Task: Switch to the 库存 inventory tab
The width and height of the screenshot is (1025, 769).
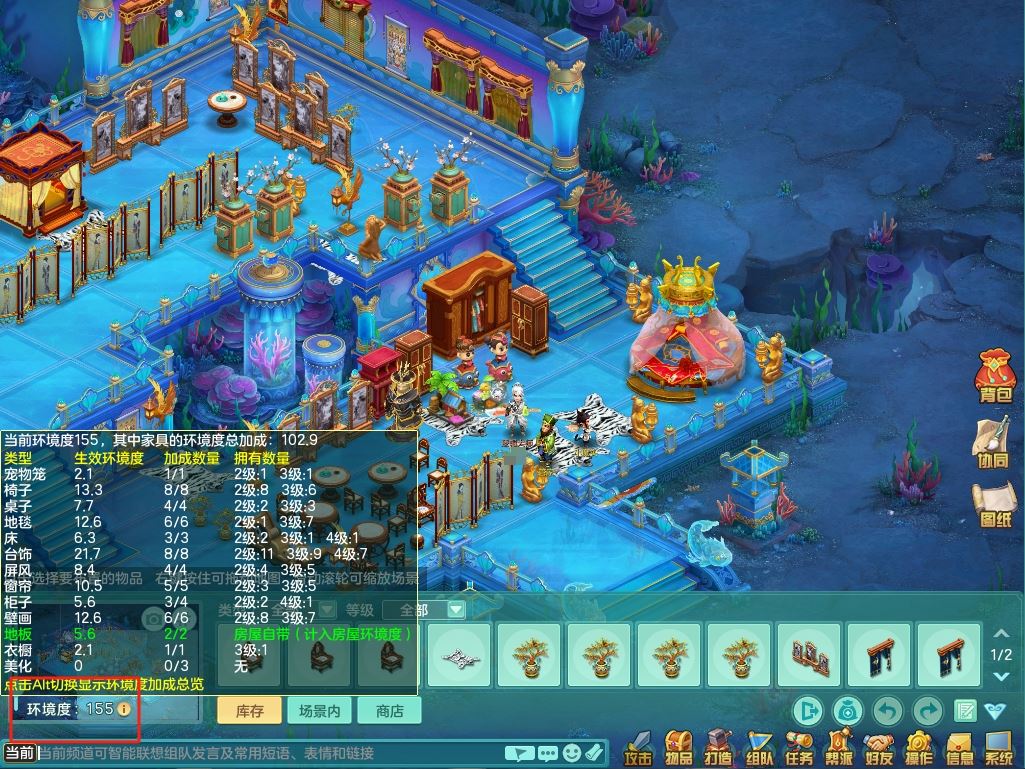Action: click(249, 711)
